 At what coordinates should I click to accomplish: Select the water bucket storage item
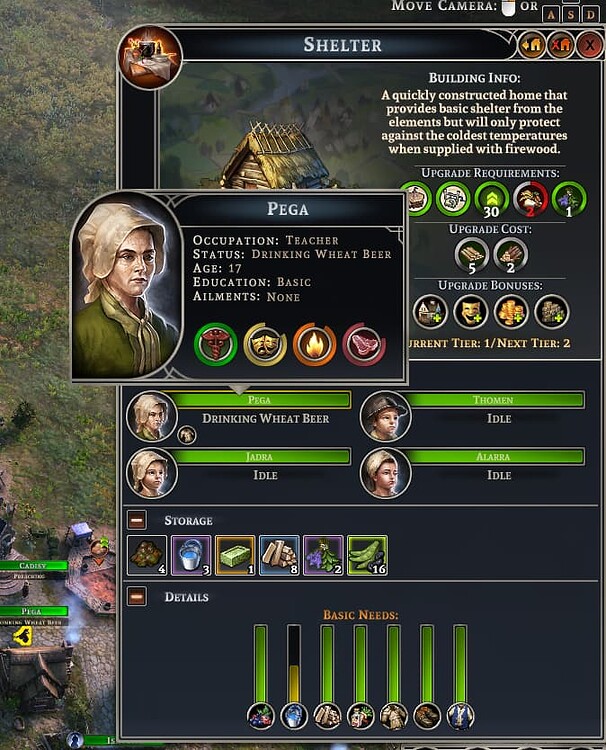pyautogui.click(x=191, y=555)
